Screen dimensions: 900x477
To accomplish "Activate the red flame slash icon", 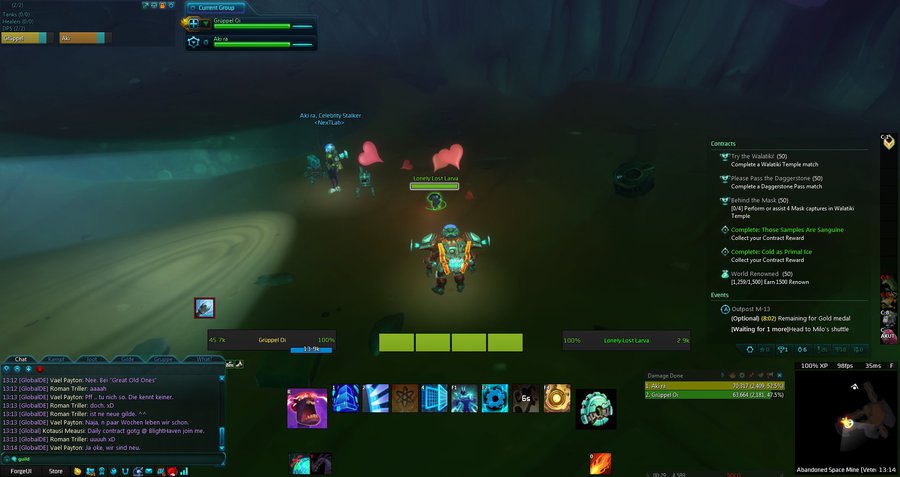I will click(600, 464).
